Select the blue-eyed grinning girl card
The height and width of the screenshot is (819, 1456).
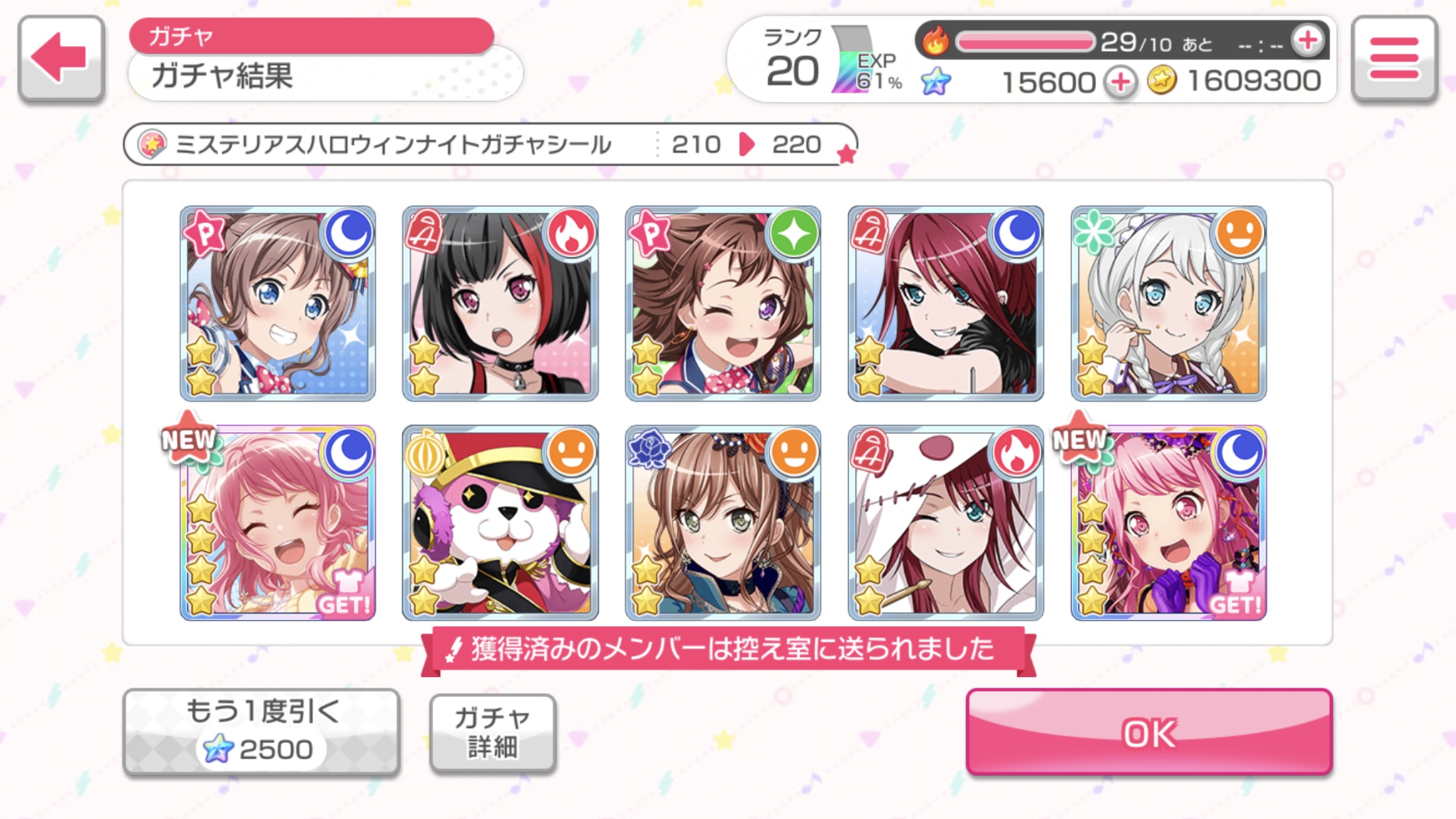pyautogui.click(x=278, y=303)
